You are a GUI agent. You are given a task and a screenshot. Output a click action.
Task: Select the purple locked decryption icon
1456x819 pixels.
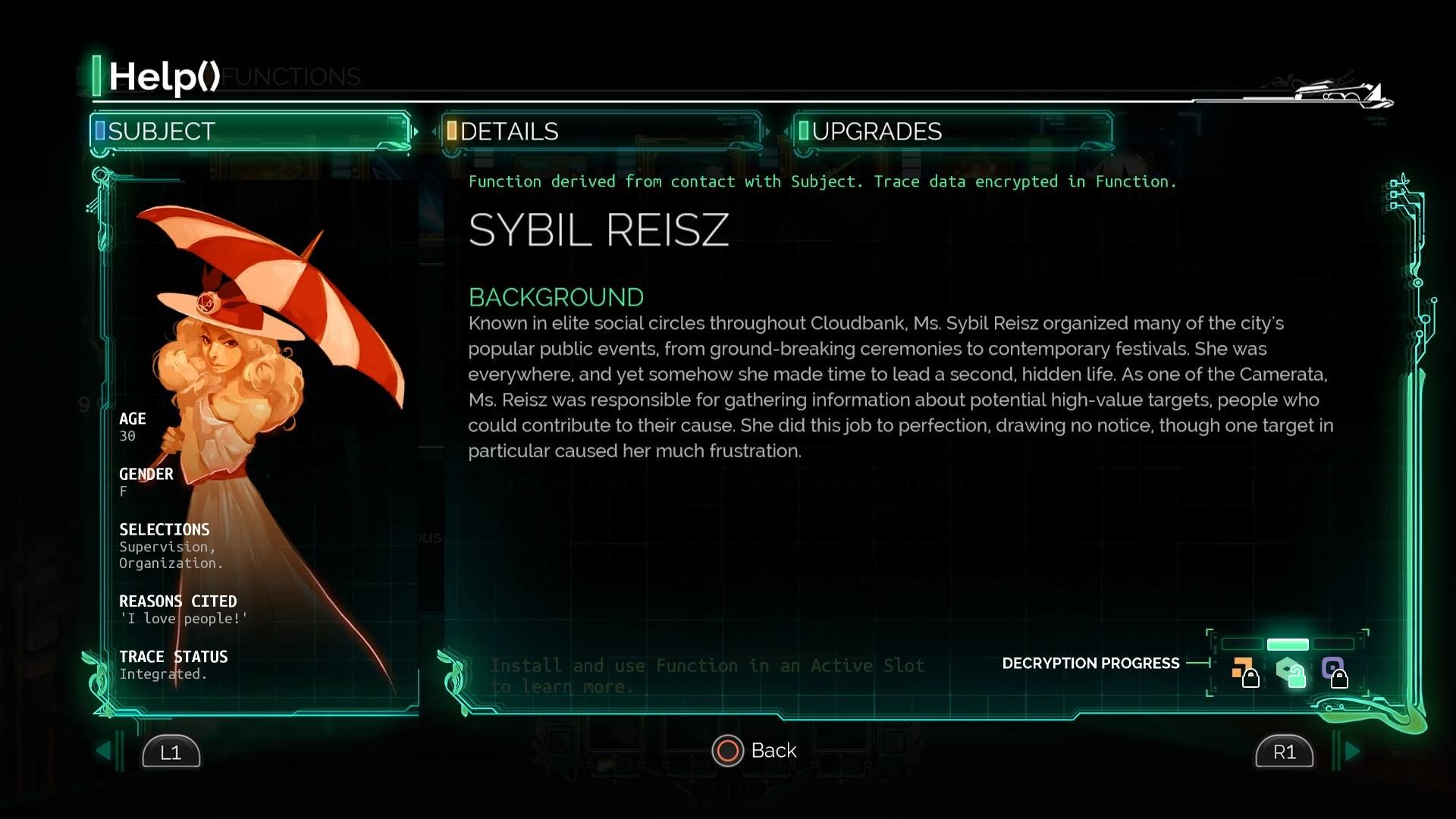coord(1334,672)
